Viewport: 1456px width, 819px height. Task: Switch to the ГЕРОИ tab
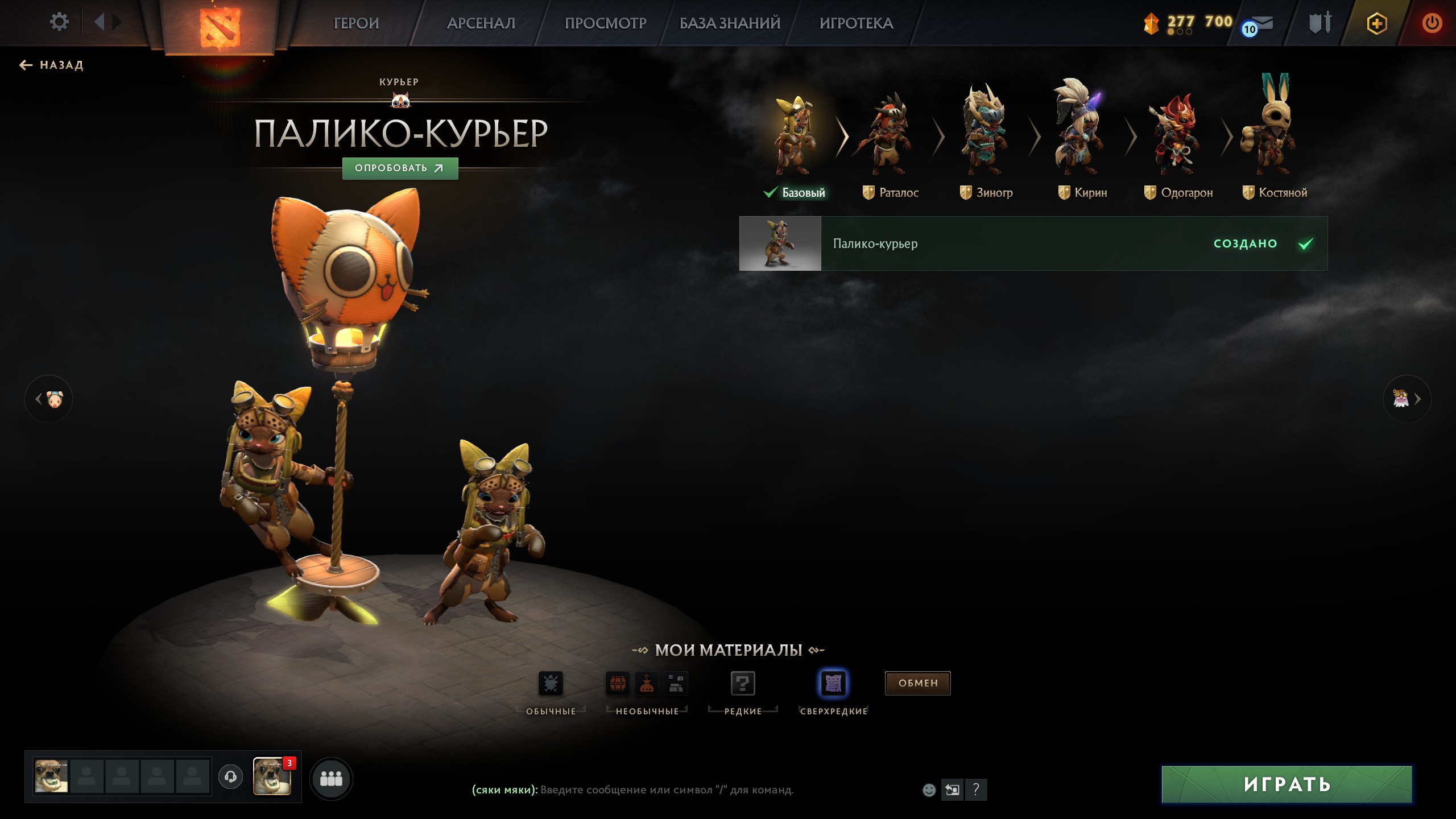[356, 23]
